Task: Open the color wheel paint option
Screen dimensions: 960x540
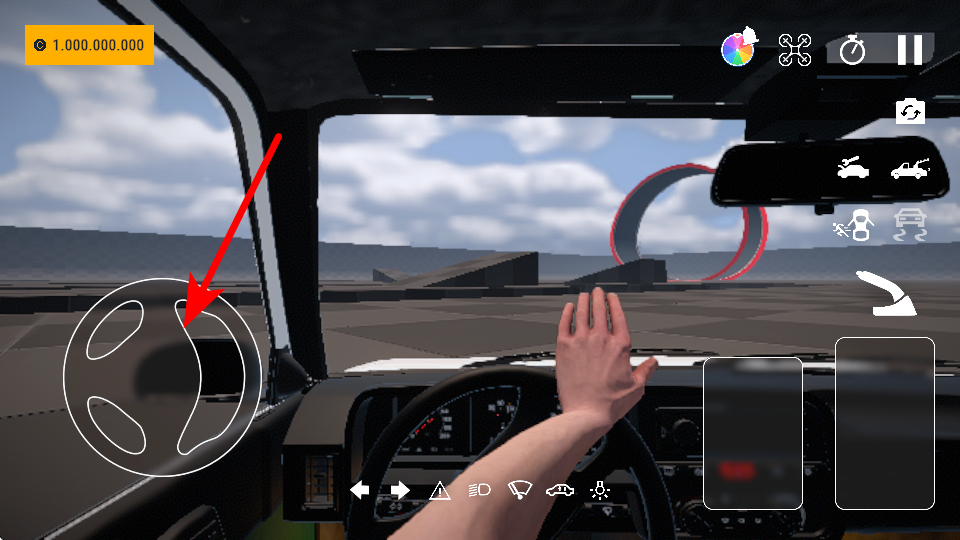Action: 740,49
